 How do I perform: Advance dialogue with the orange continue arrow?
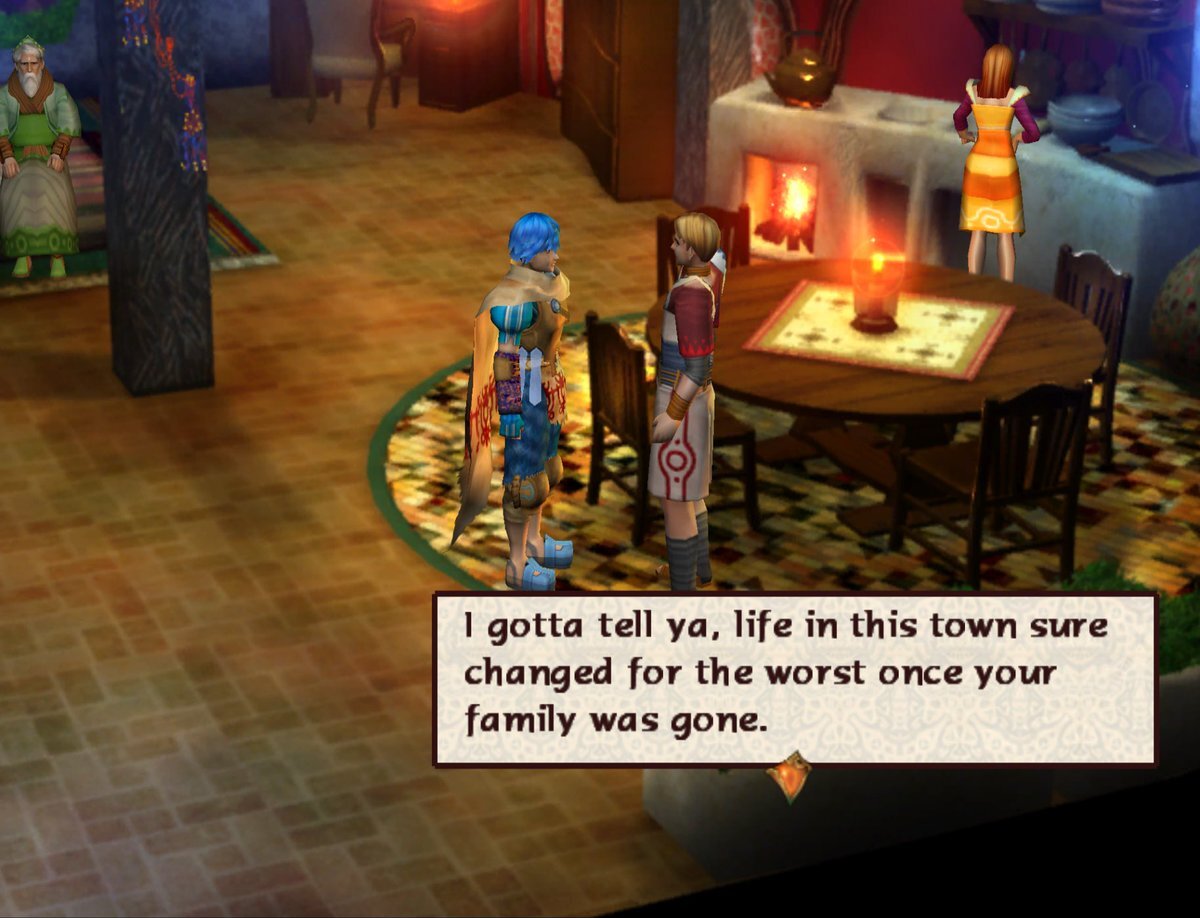pos(789,777)
